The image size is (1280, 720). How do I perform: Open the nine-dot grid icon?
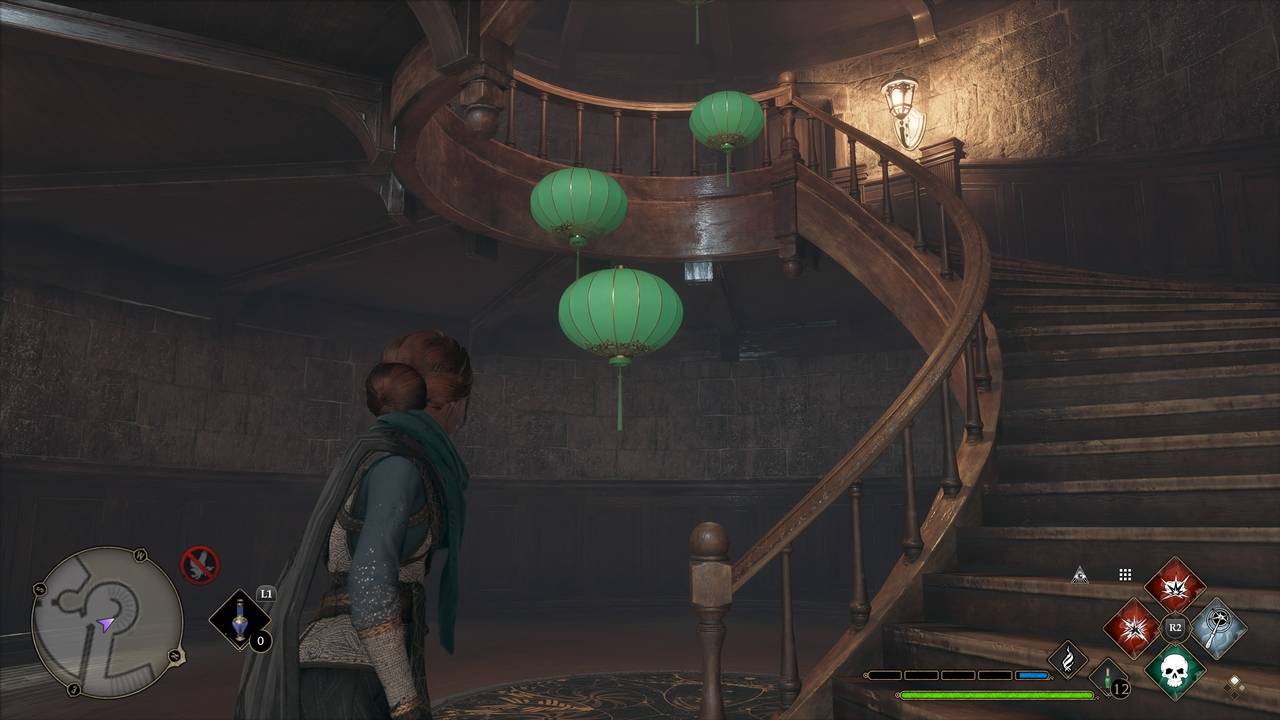pyautogui.click(x=1125, y=575)
